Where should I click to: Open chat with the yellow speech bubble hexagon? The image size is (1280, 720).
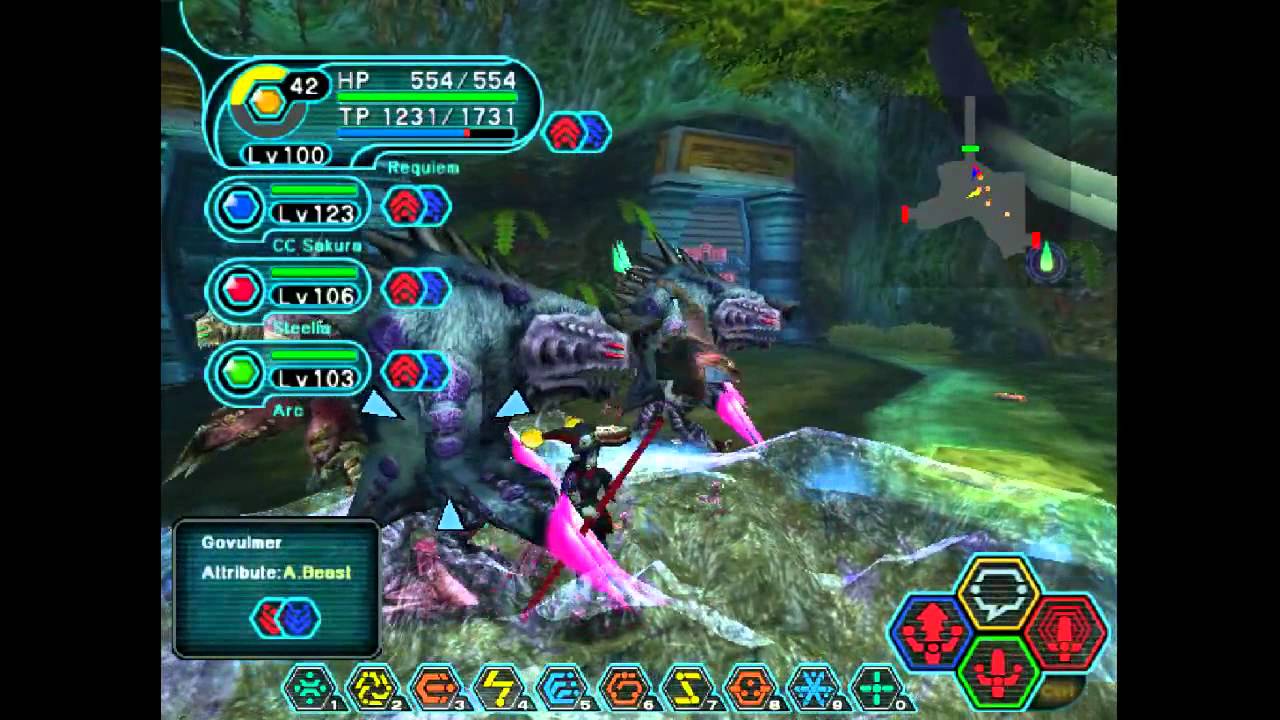tap(999, 592)
